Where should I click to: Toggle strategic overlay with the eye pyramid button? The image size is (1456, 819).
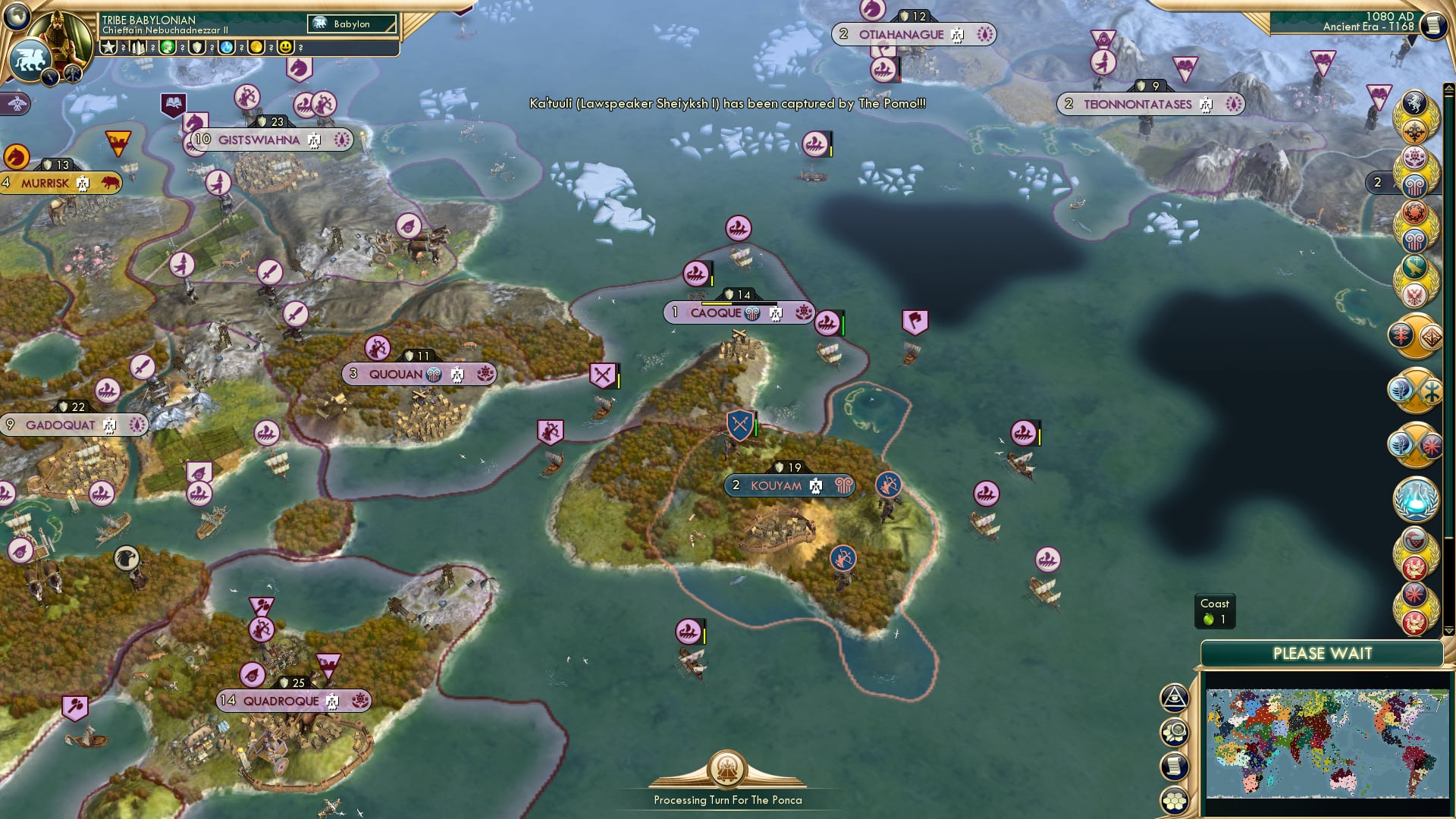pos(1174,698)
